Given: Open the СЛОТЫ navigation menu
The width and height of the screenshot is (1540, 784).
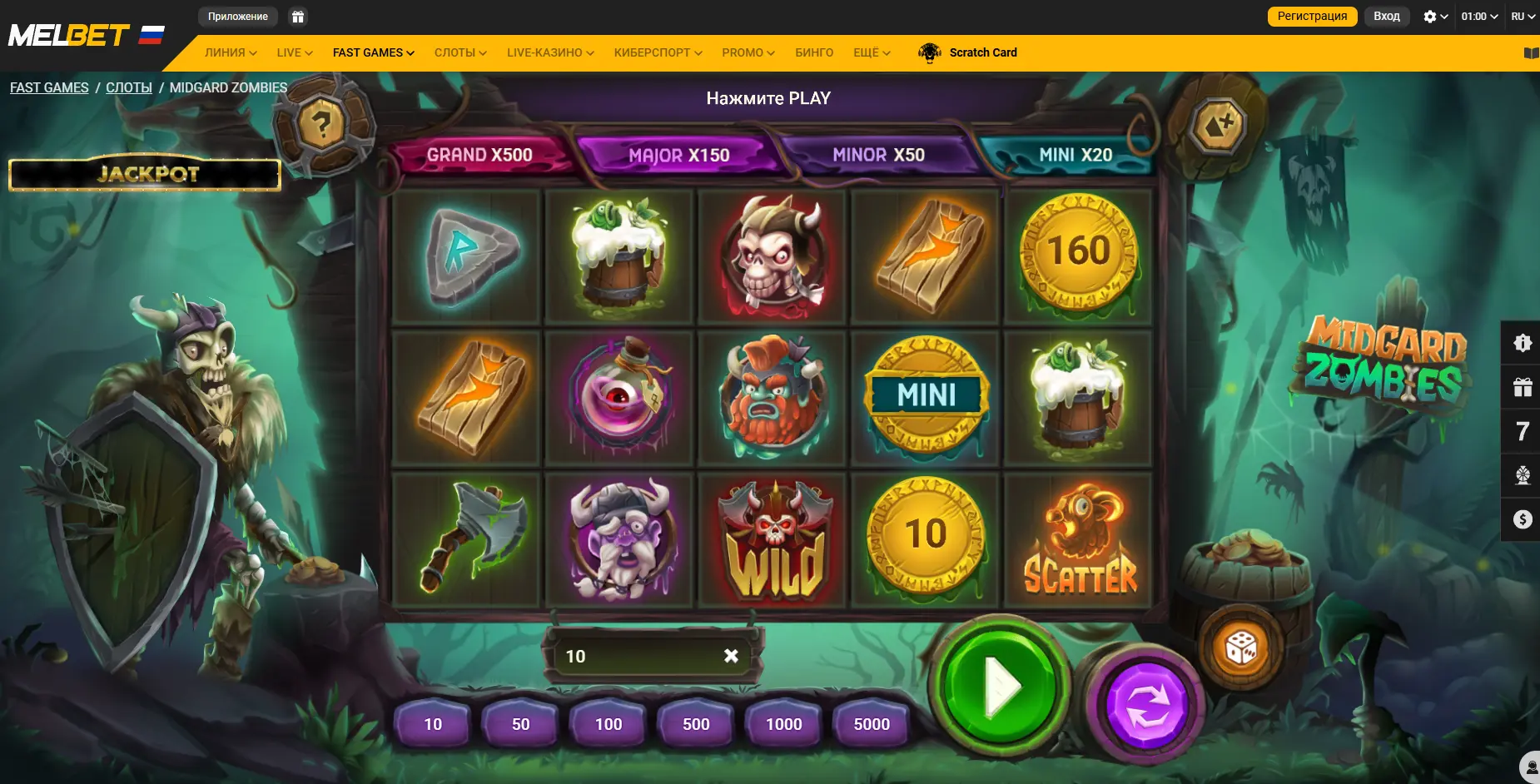Looking at the screenshot, I should pyautogui.click(x=460, y=52).
